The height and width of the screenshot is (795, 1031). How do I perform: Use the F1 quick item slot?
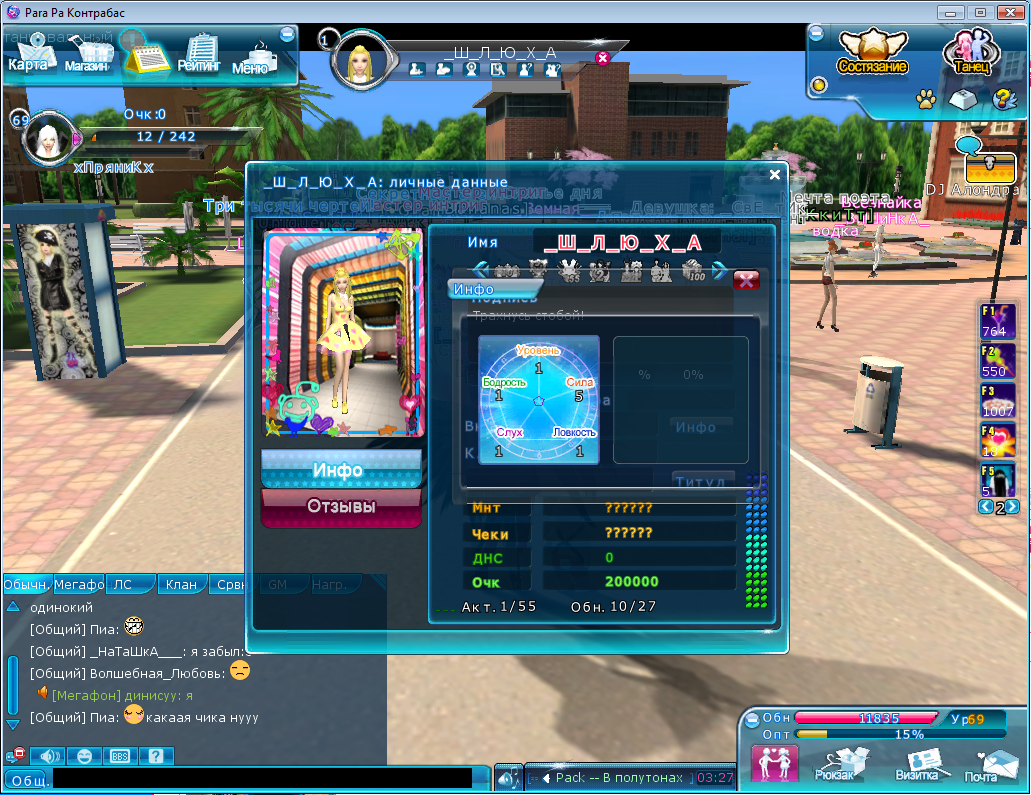pos(997,322)
